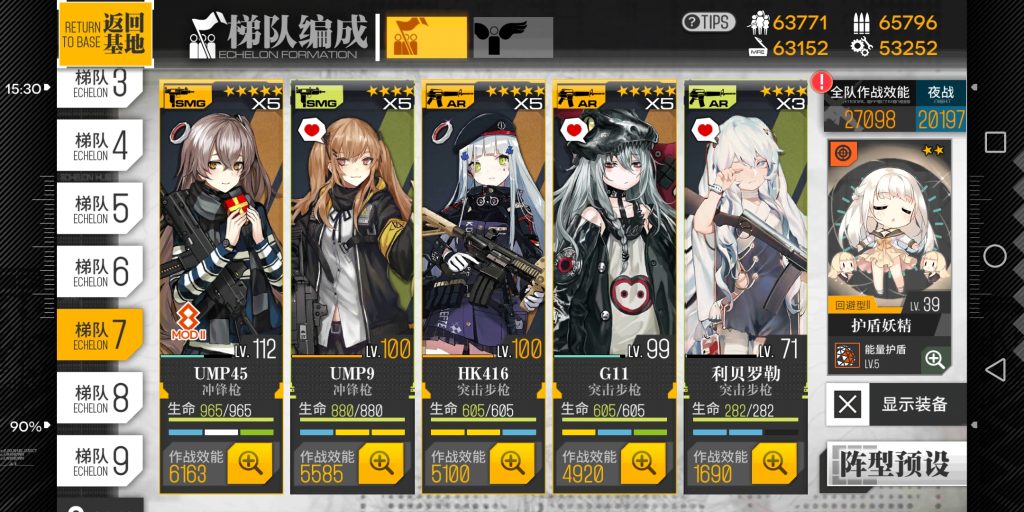This screenshot has height=512, width=1024.
Task: Open HK416 details with the magnifier
Action: click(511, 463)
